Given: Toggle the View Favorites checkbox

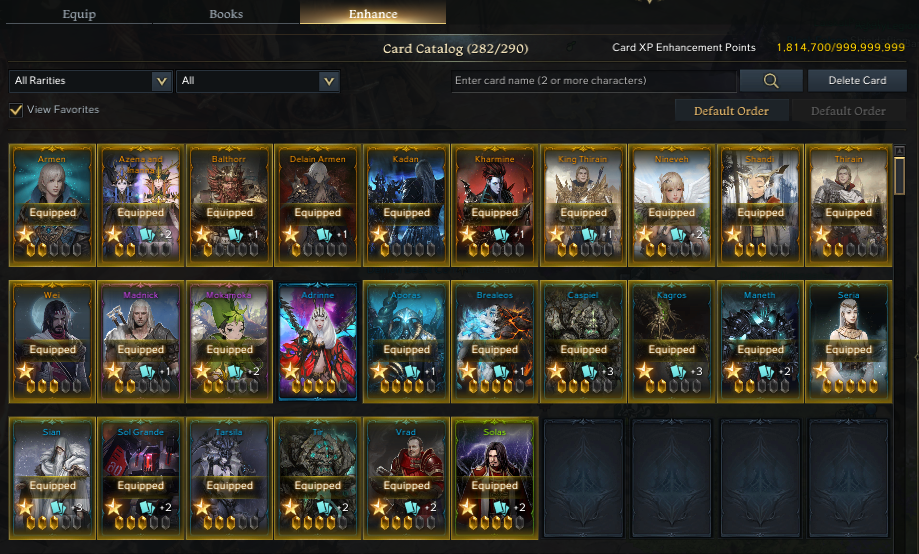Looking at the screenshot, I should click(16, 110).
